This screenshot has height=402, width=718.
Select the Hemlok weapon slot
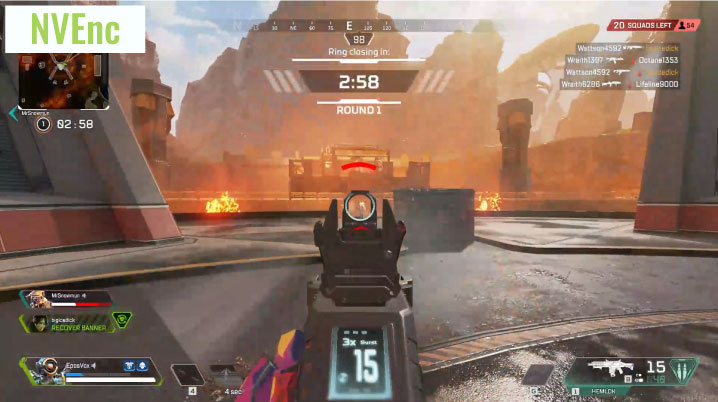pos(615,371)
